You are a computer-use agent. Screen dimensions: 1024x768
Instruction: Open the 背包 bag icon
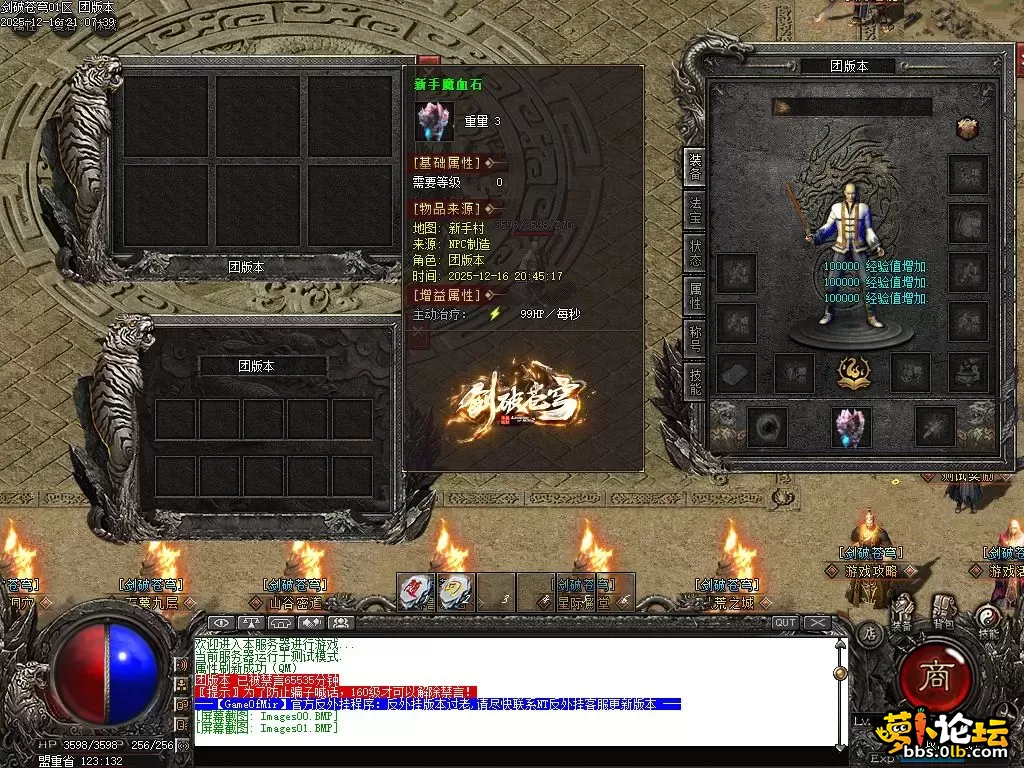click(x=942, y=612)
